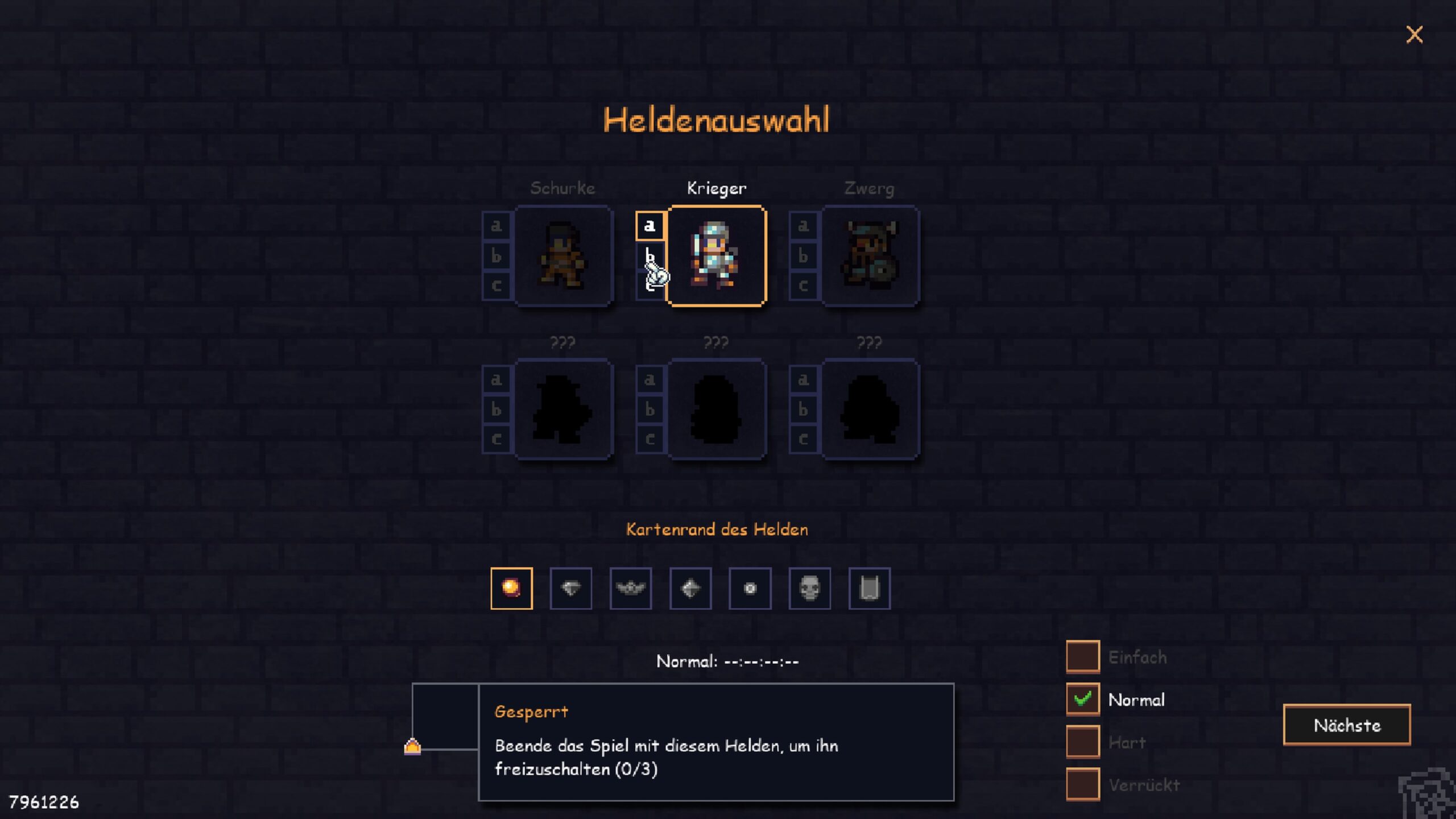The image size is (1456, 819).
Task: Pick the winged crest card border
Action: 631,588
